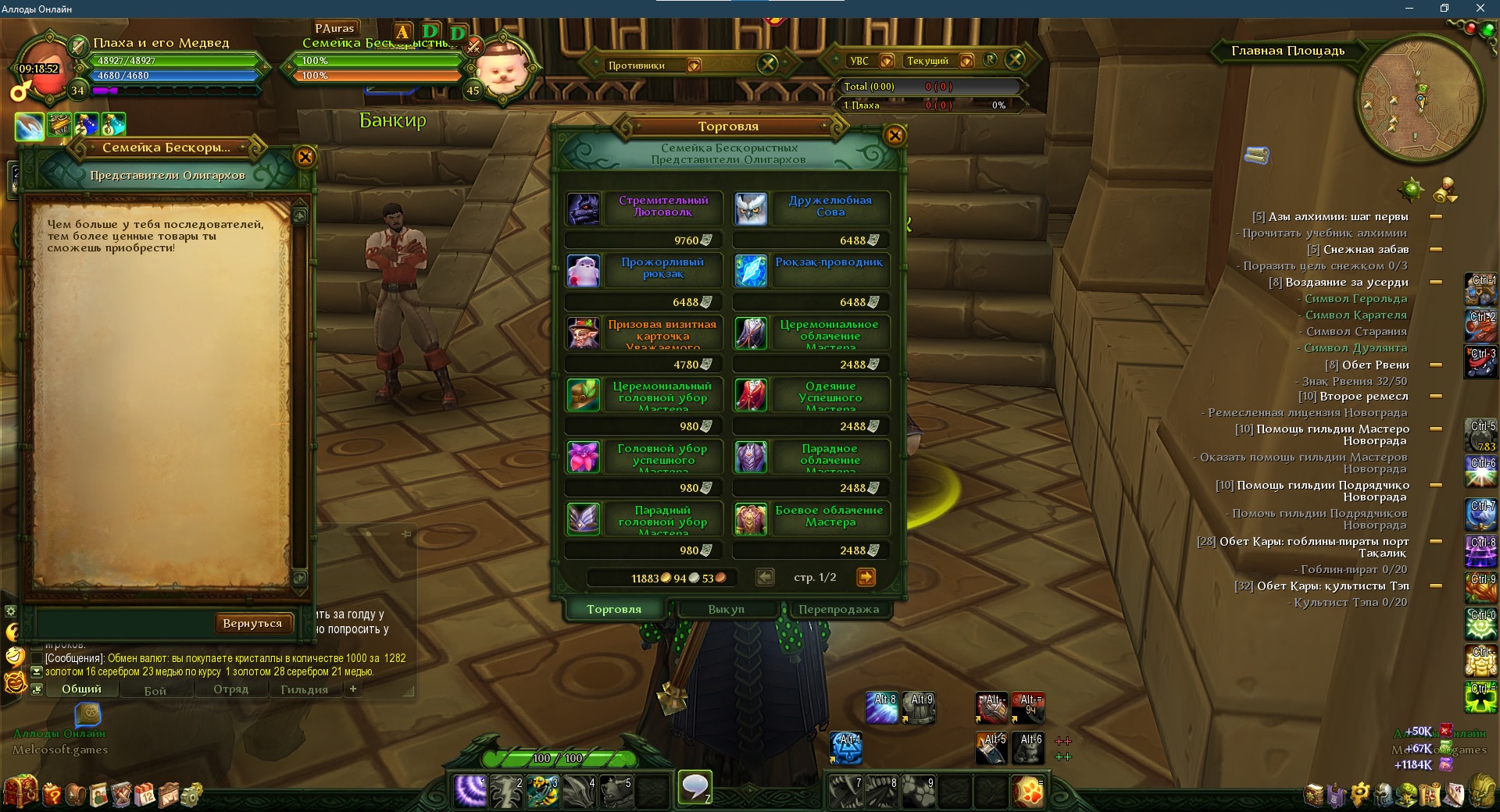The height and width of the screenshot is (812, 1500).
Task: Open the Перепродажа tab
Action: 838,609
